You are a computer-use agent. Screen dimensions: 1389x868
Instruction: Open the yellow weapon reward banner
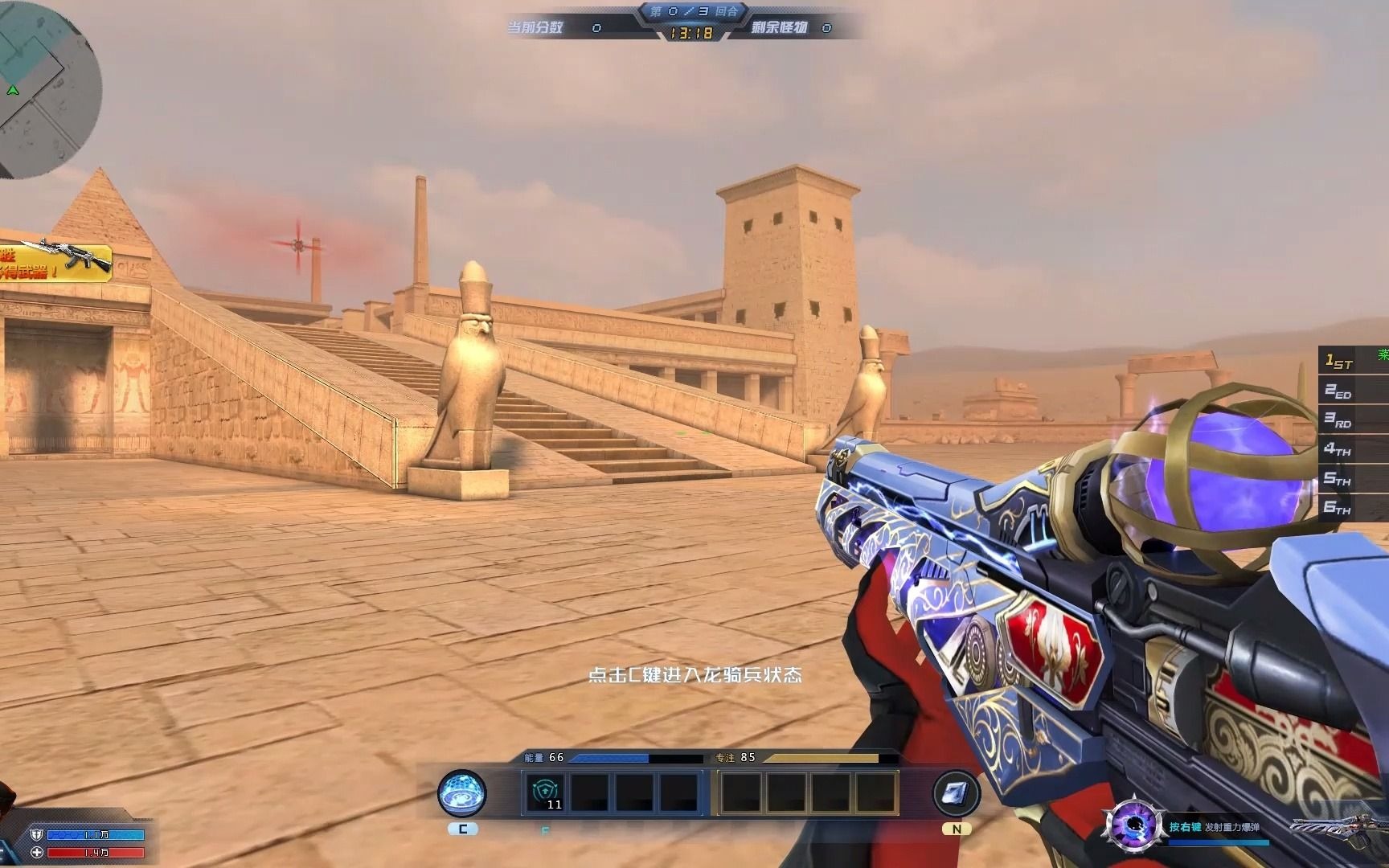pyautogui.click(x=53, y=262)
